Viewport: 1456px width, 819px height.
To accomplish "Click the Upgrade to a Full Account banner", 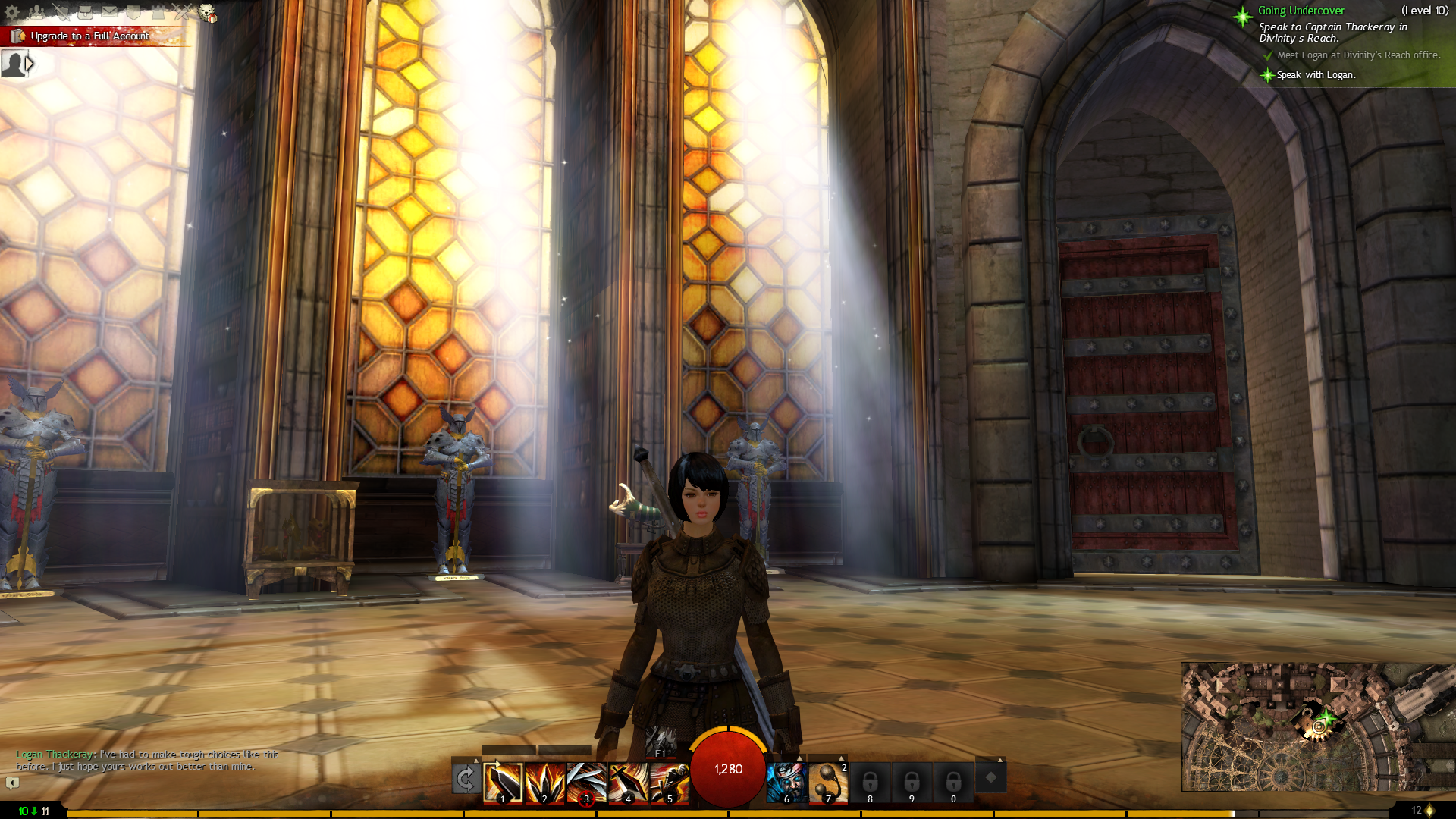I will (89, 36).
